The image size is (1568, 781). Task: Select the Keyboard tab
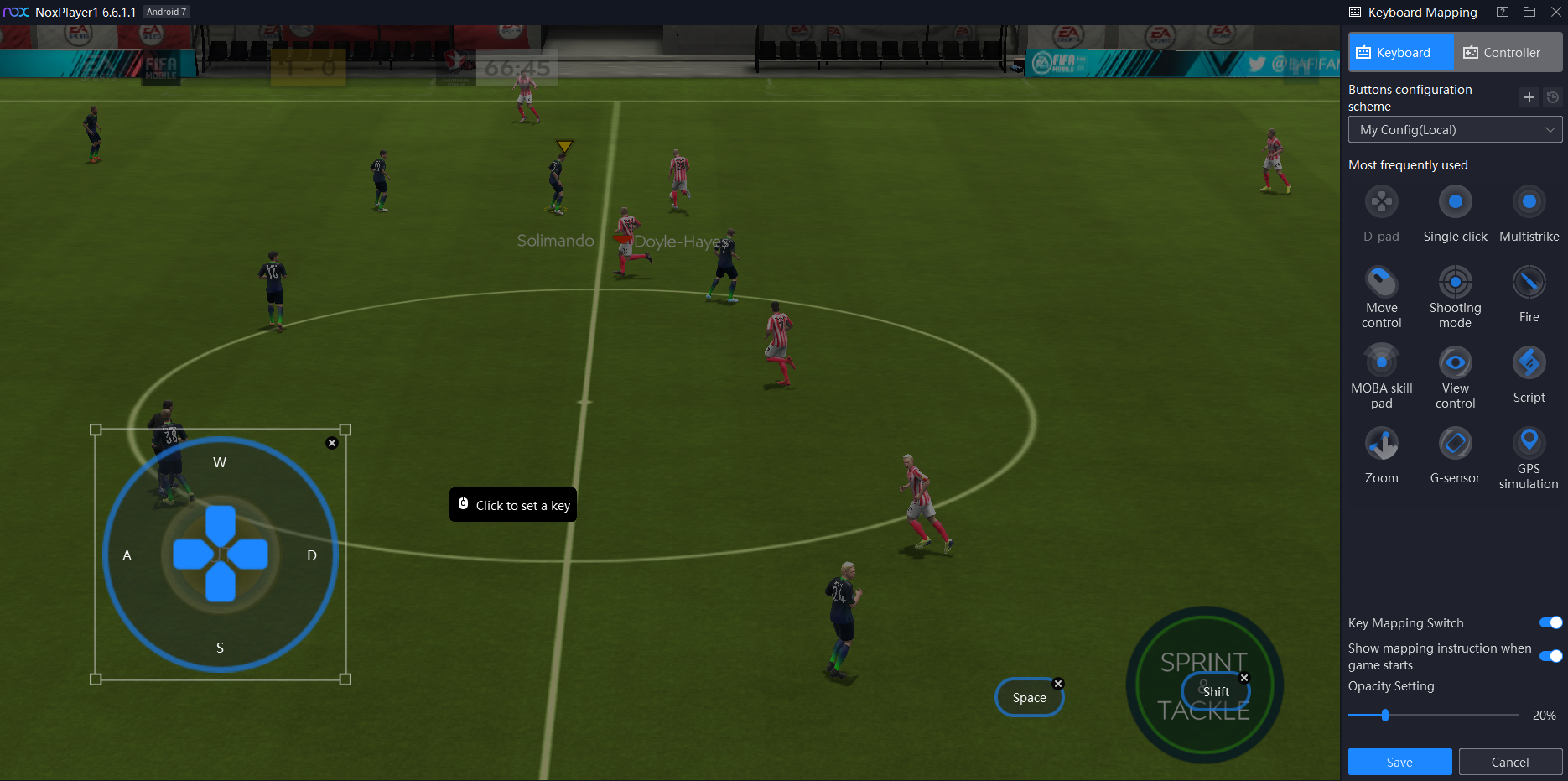(1400, 52)
